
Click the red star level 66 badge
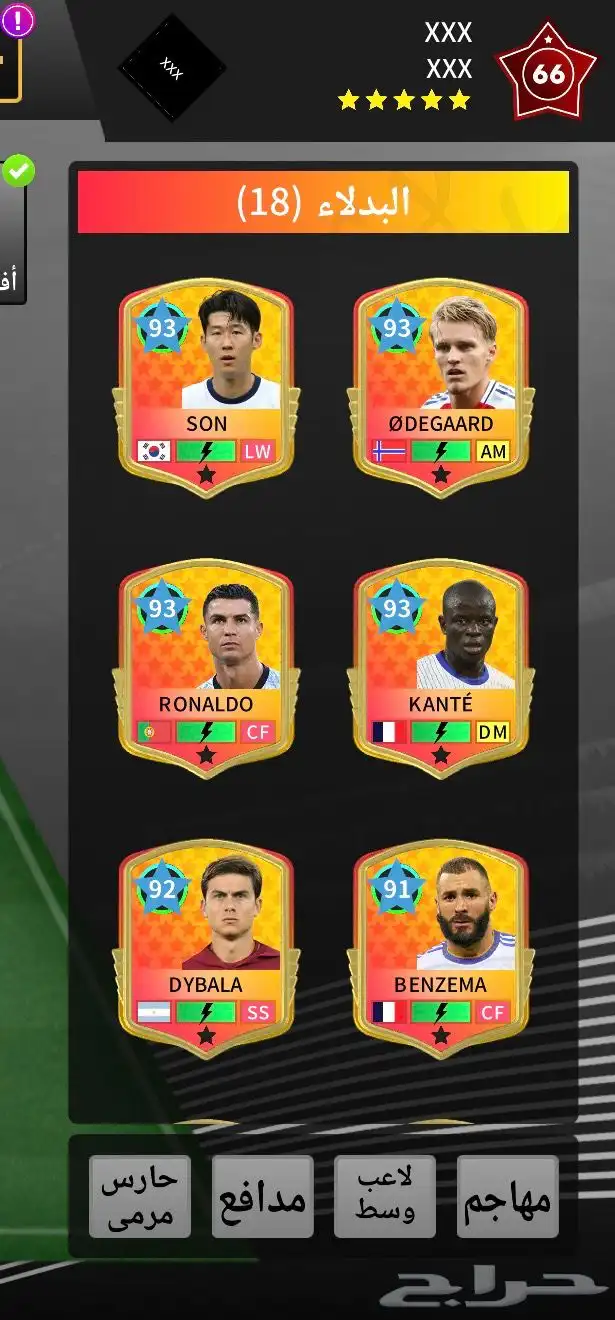pyautogui.click(x=548, y=73)
